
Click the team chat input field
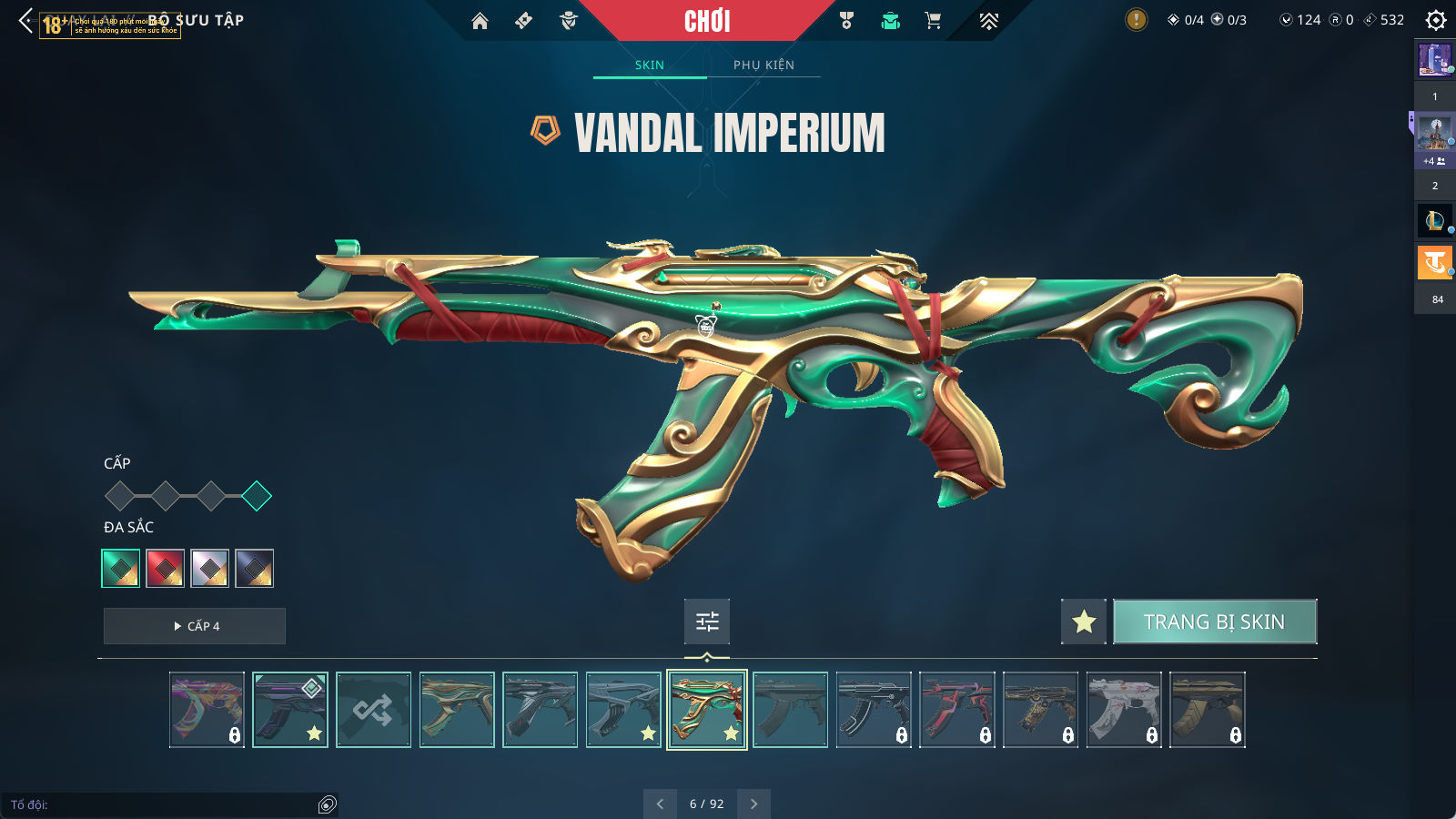(x=164, y=804)
